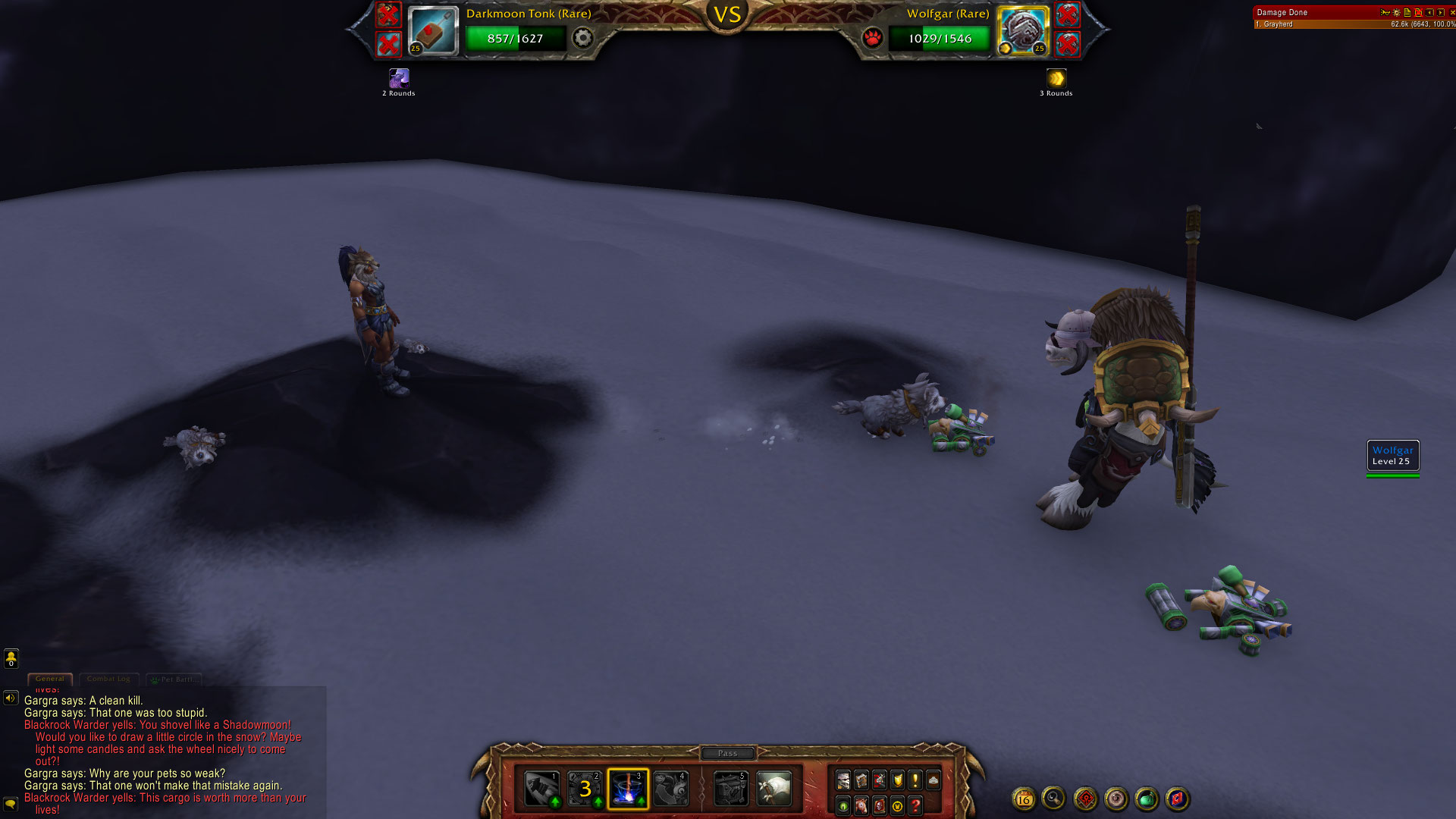
Task: Forfeit the battle with the white flag
Action: 773,789
